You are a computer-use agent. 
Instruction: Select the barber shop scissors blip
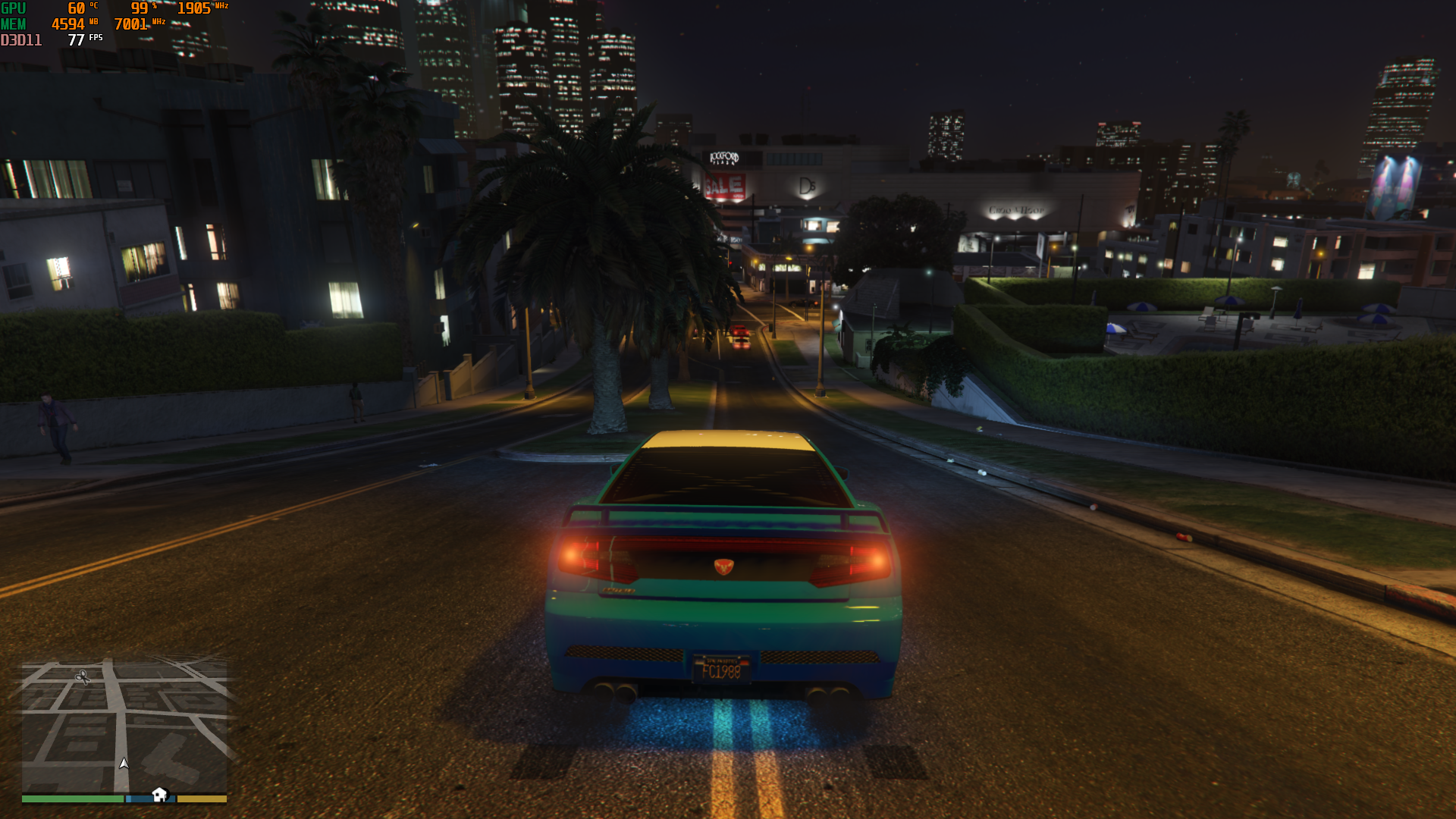click(83, 676)
